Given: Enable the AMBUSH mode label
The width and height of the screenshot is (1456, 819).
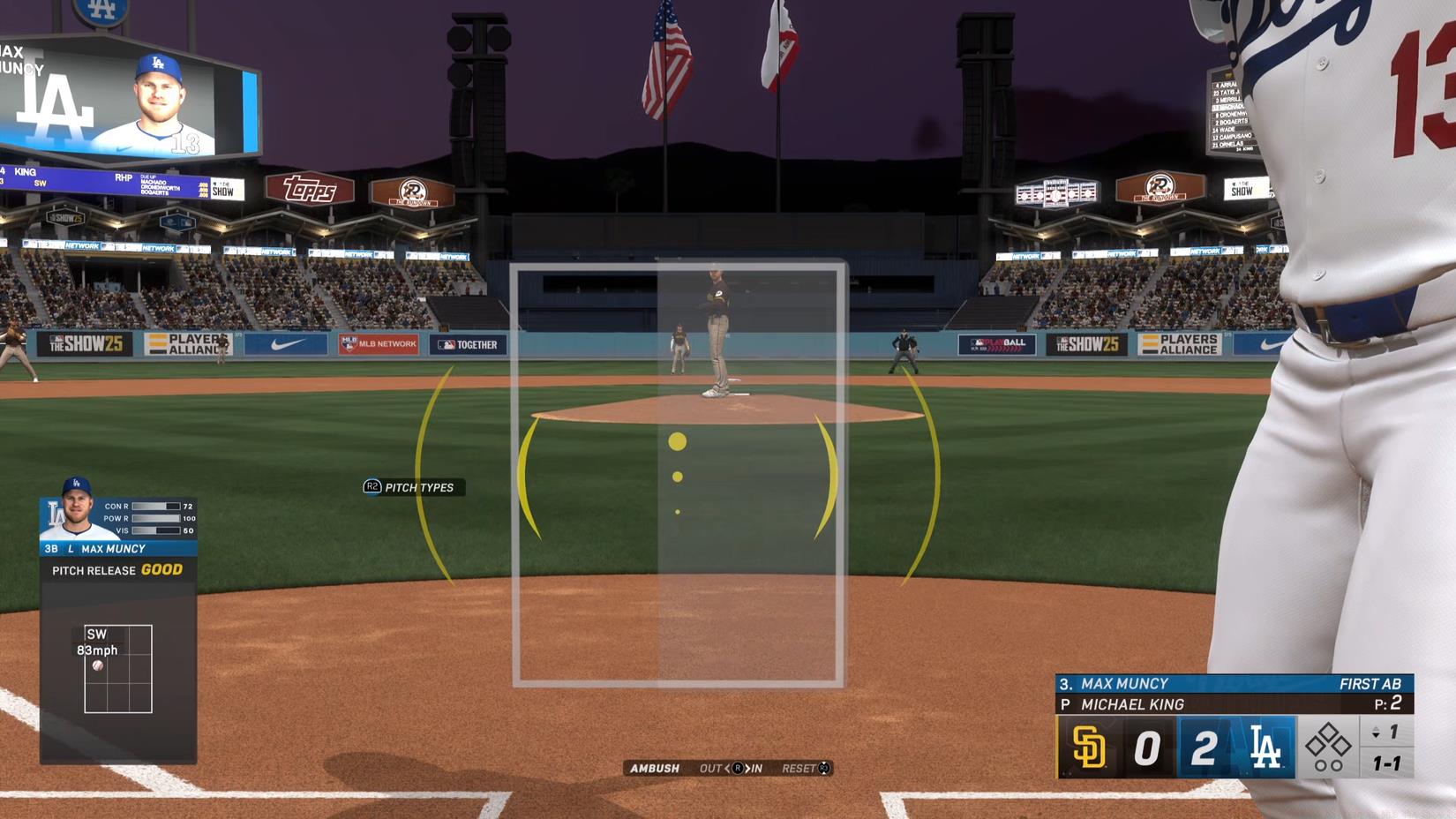Looking at the screenshot, I should click(653, 768).
